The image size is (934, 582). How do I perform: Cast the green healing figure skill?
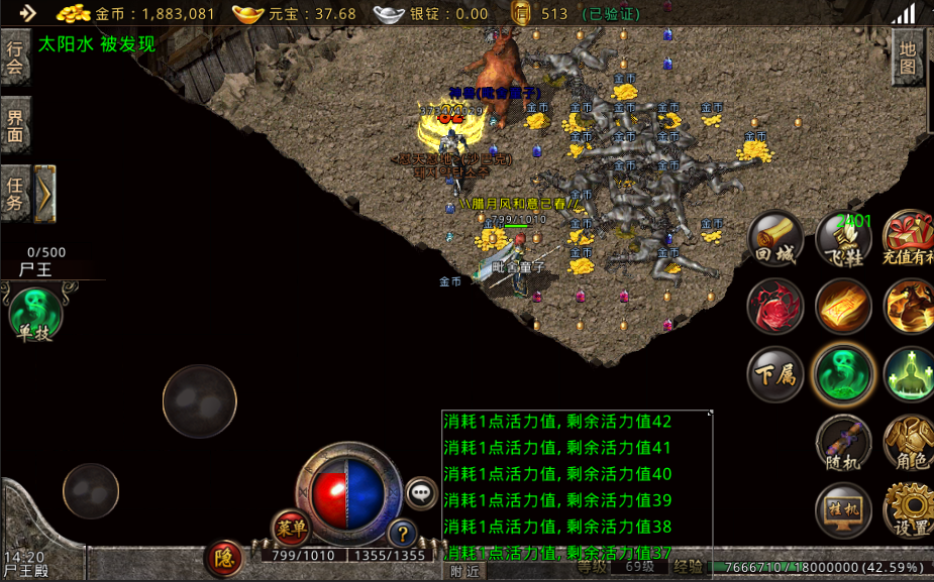tap(908, 374)
